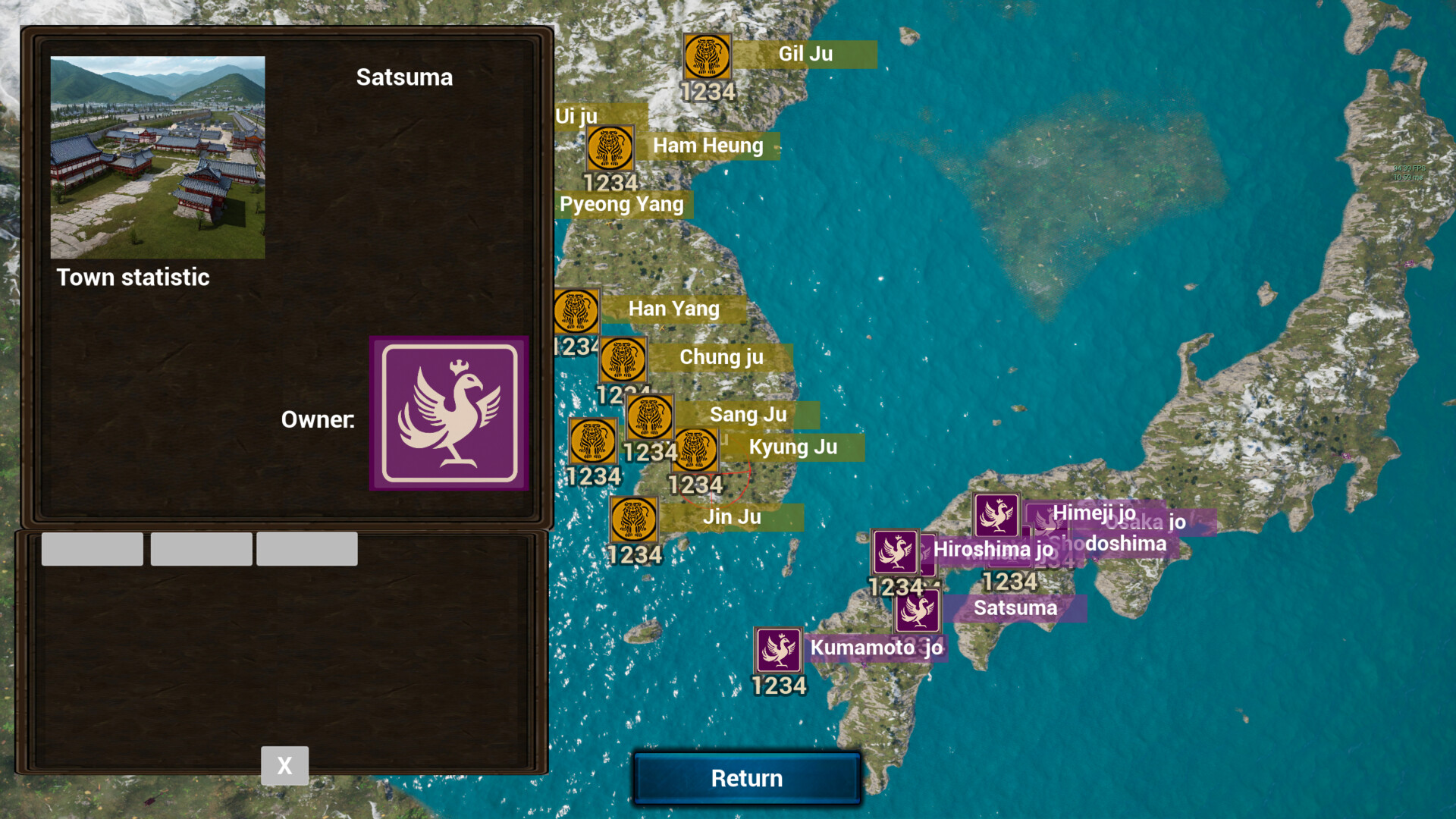Click the Pyeong Yang town name label
This screenshot has height=819, width=1456.
622,204
